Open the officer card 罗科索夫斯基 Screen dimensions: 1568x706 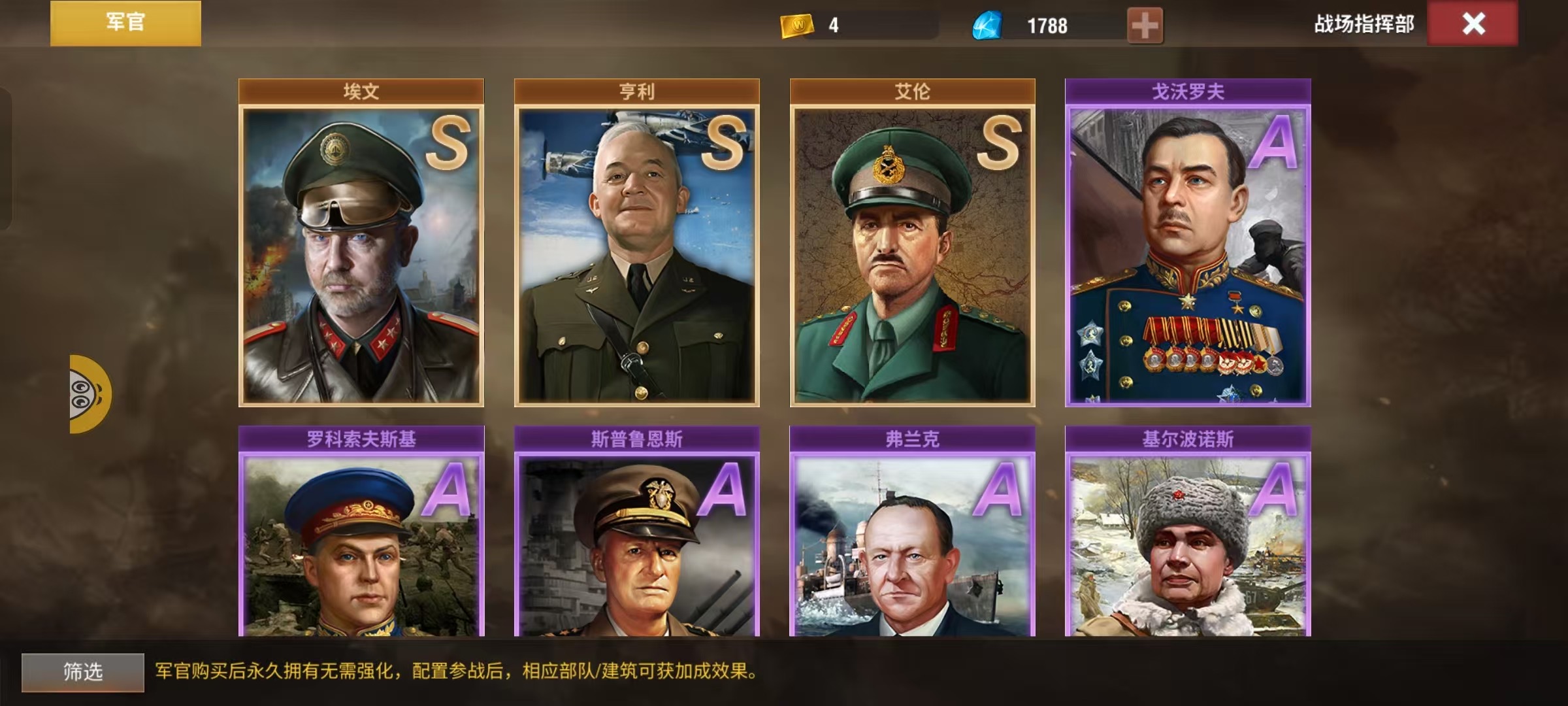(361, 543)
